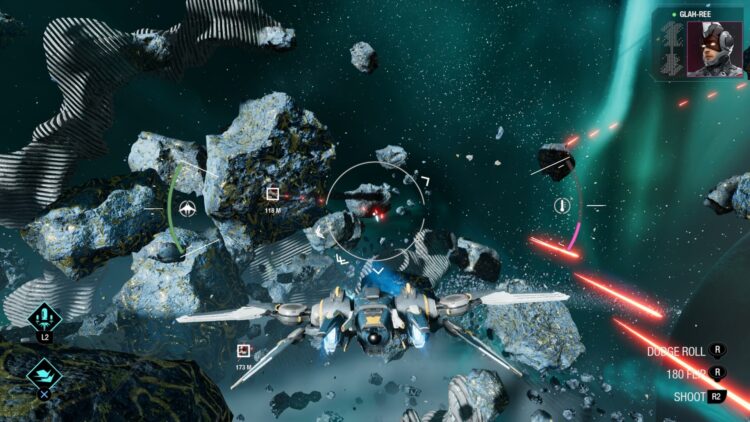Choose the 180 Flip action label

[x=688, y=374]
